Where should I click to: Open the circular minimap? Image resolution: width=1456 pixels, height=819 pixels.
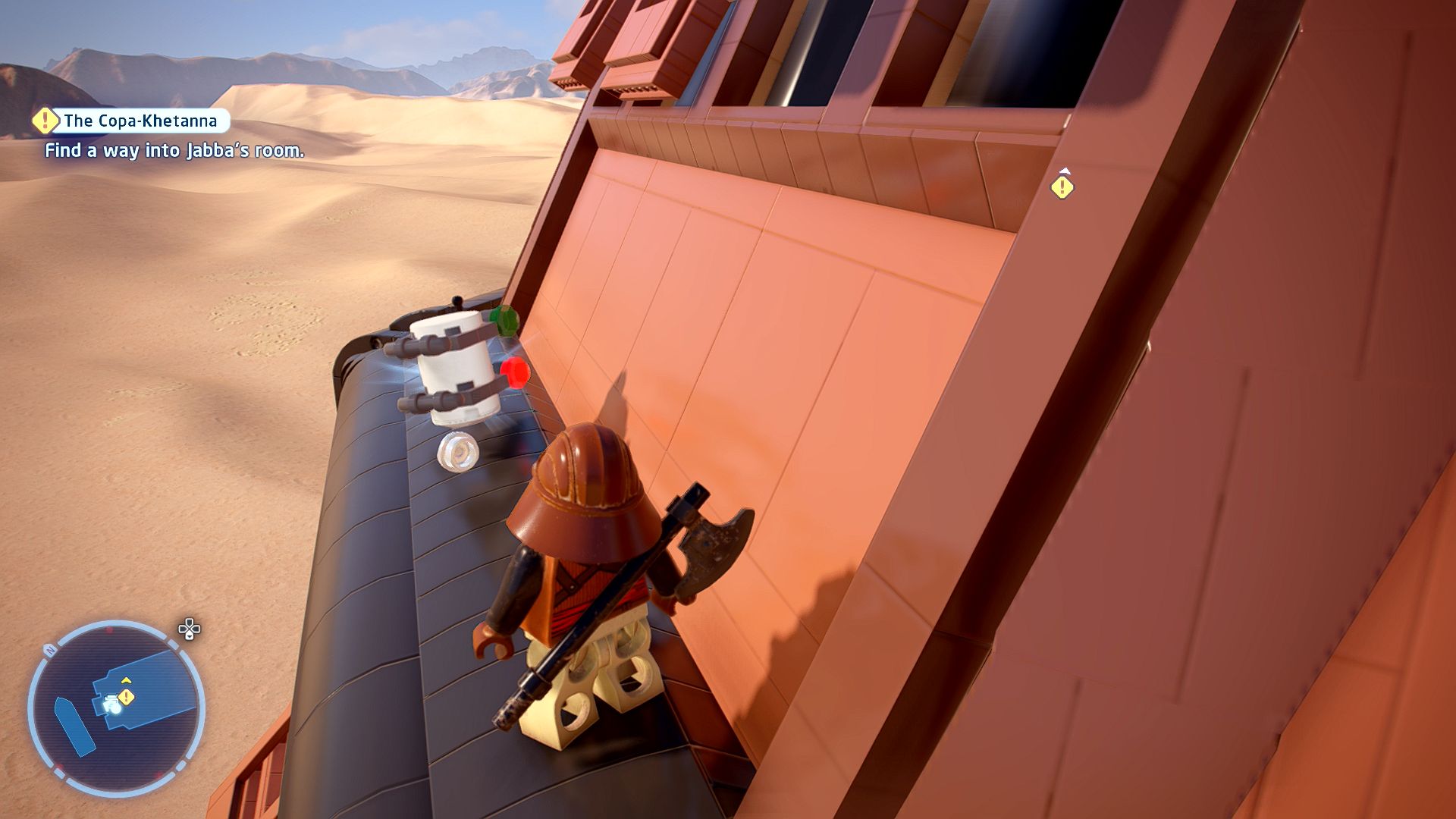[x=116, y=708]
